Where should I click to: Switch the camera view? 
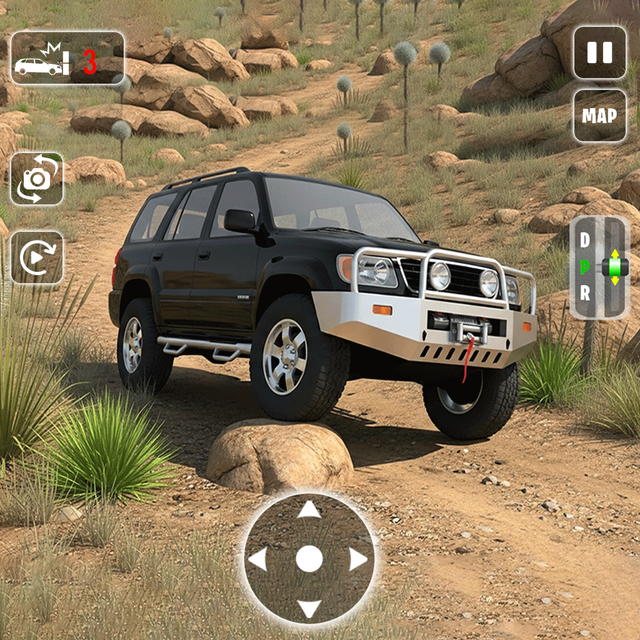37,179
